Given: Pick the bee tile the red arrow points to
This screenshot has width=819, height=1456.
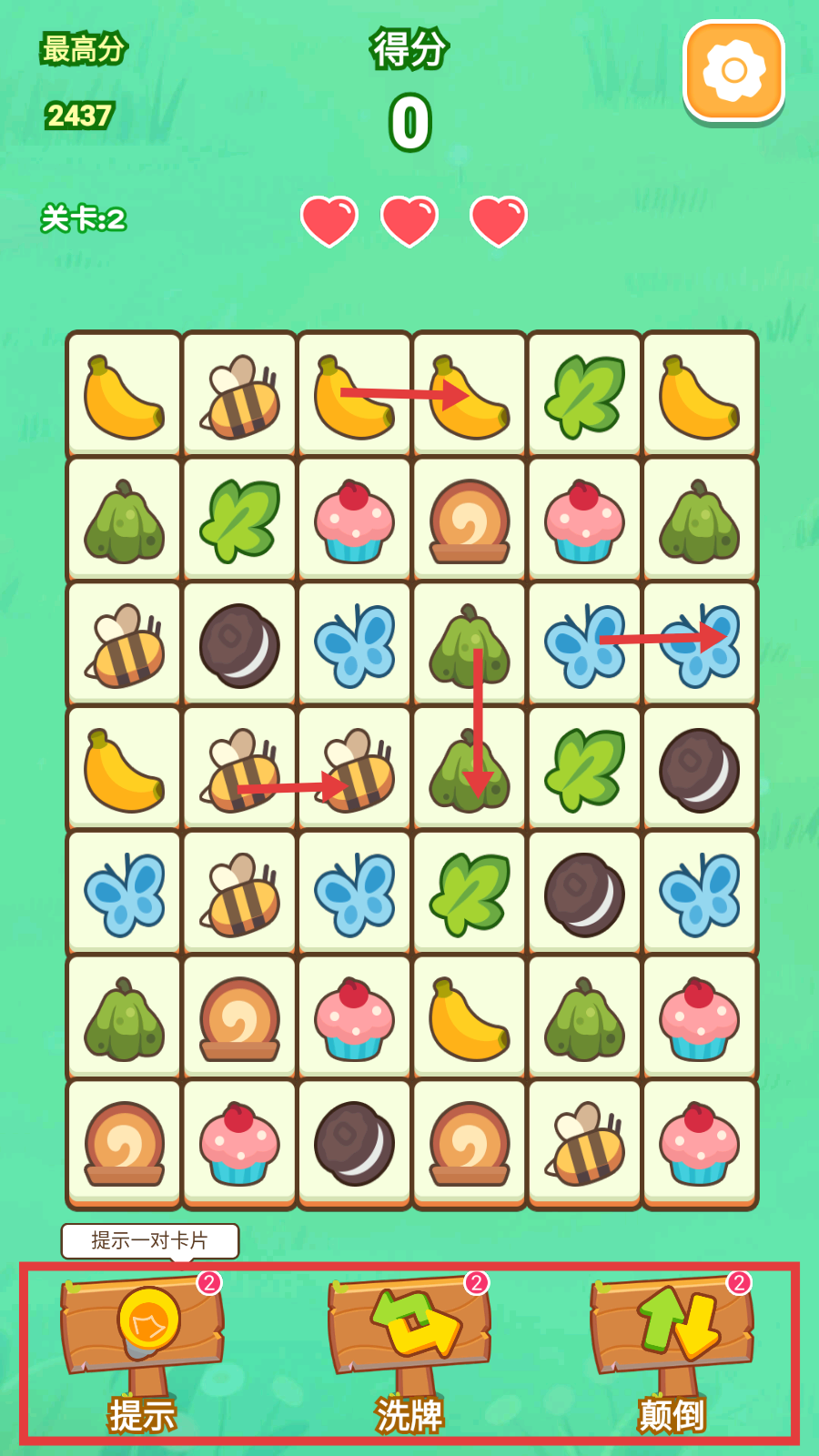Looking at the screenshot, I should [x=354, y=770].
